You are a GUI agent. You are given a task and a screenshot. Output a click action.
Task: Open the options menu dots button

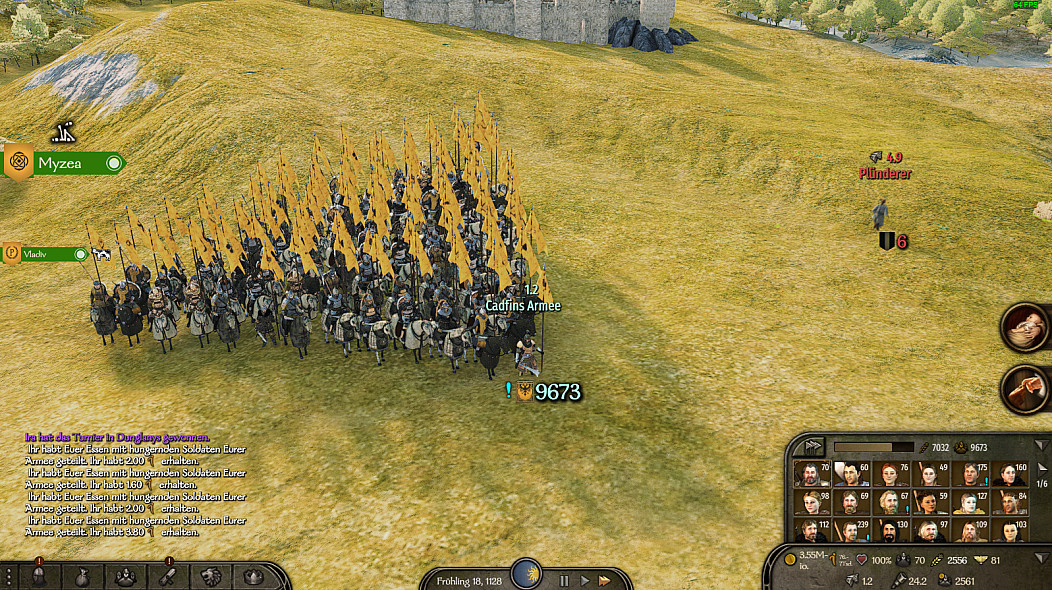(9, 577)
